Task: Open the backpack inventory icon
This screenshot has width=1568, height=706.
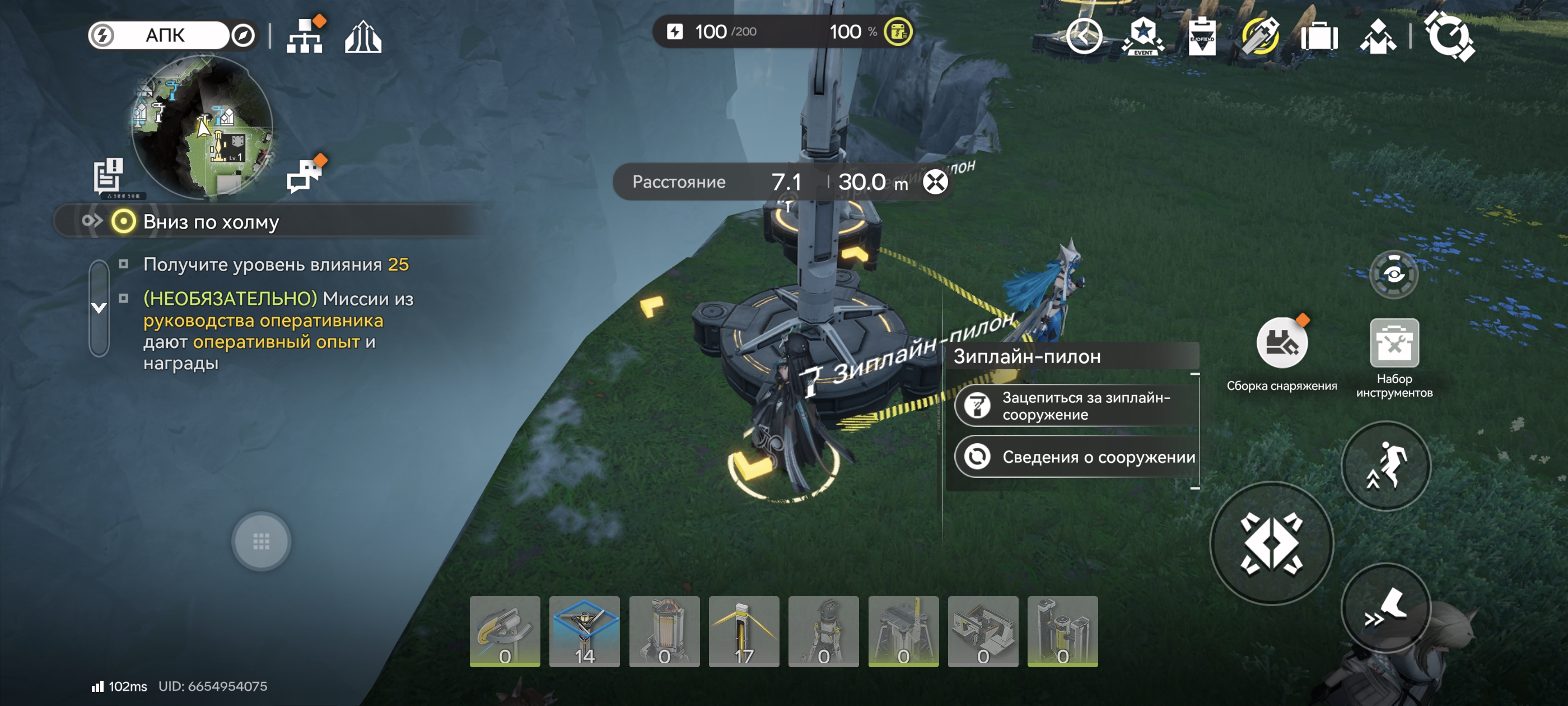Action: pyautogui.click(x=1319, y=36)
